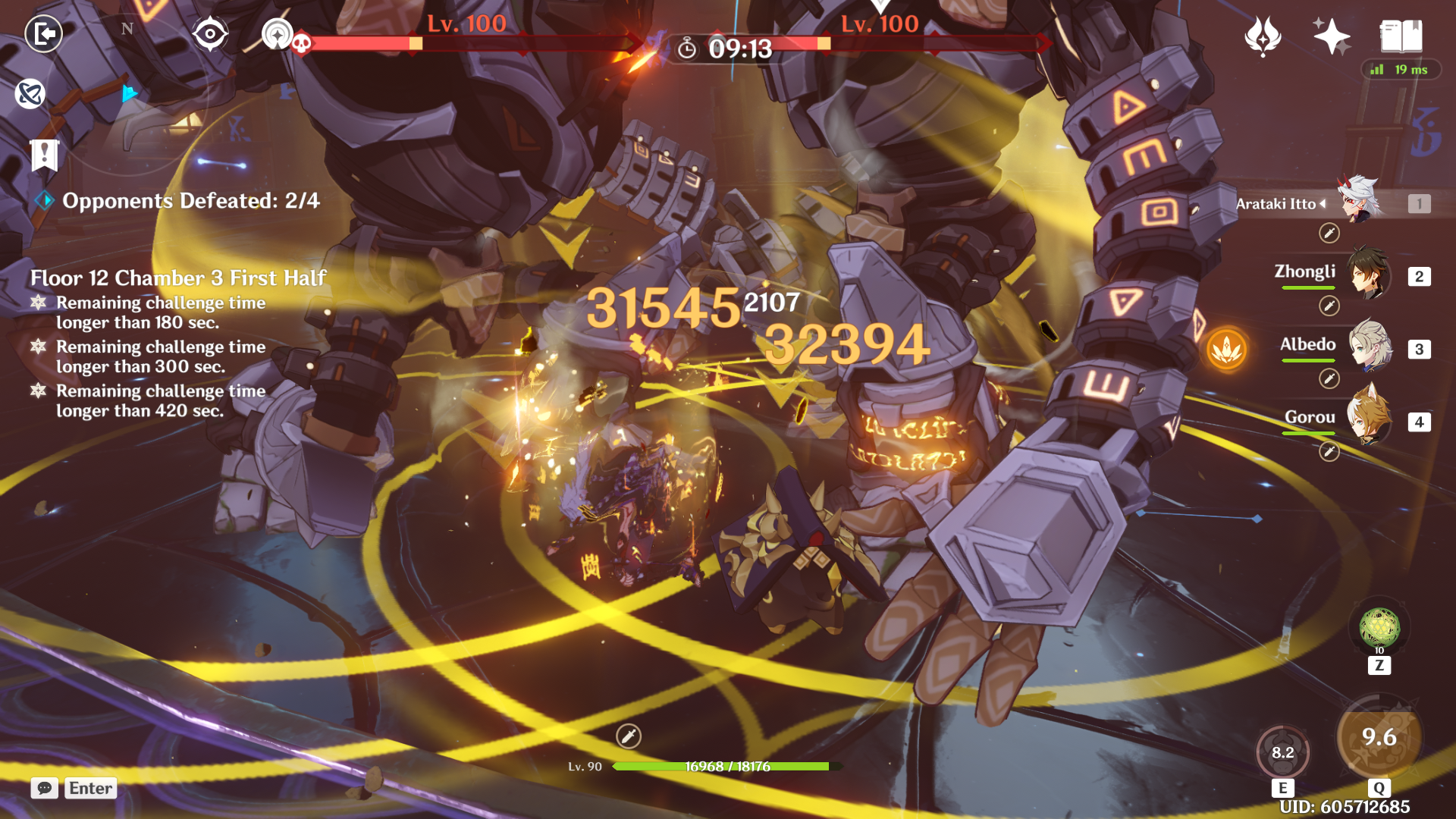Screen dimensions: 1456x819
Task: Open the Paimon menu compass icon
Action: pyautogui.click(x=30, y=94)
